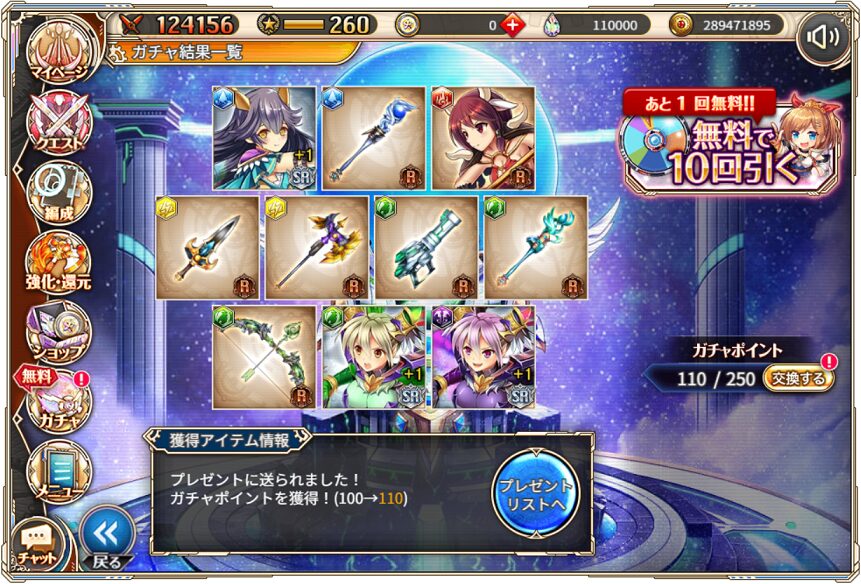Go to クエスト quest menu
Viewport: 861px width, 584px height.
click(x=59, y=125)
